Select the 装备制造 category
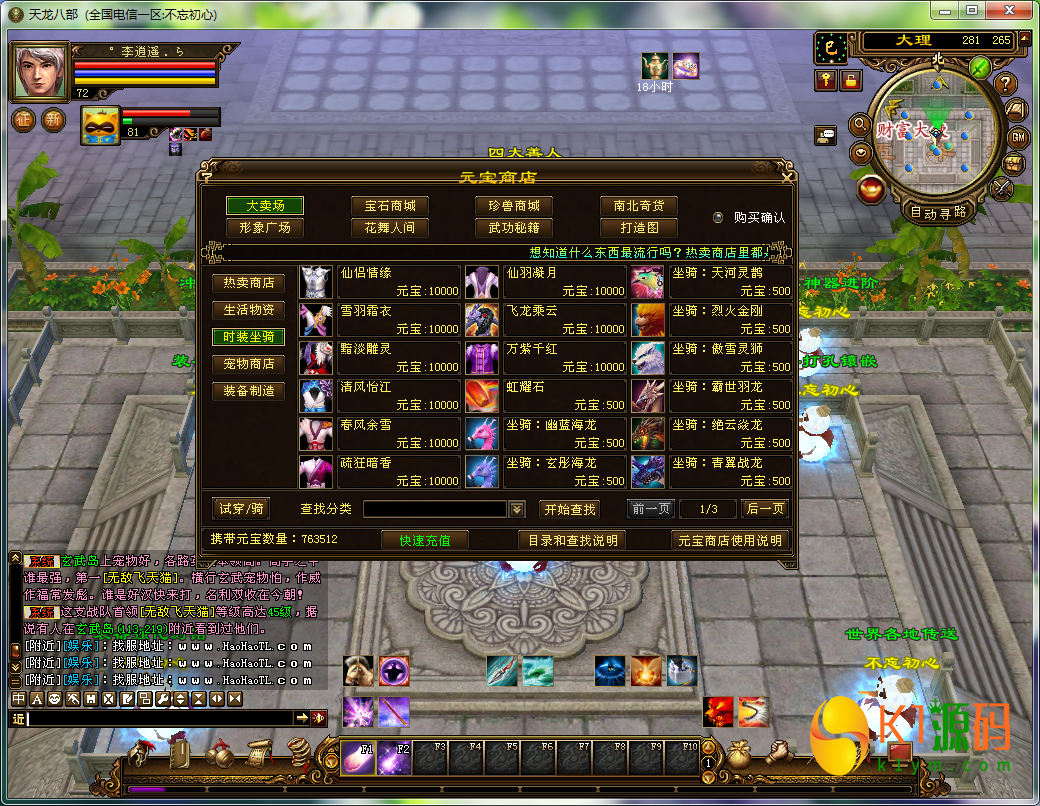Viewport: 1040px width, 806px height. tap(248, 391)
